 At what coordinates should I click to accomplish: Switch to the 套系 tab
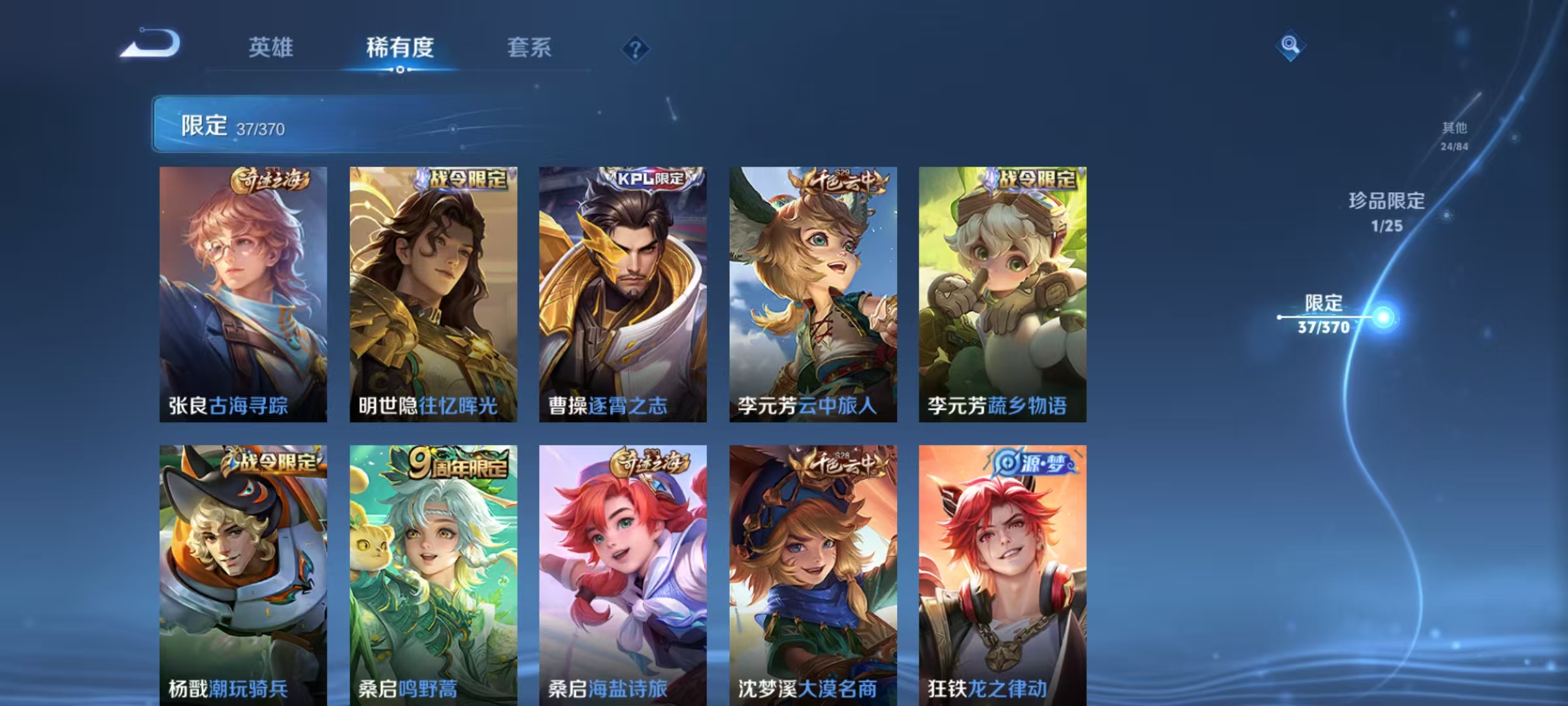coord(529,48)
